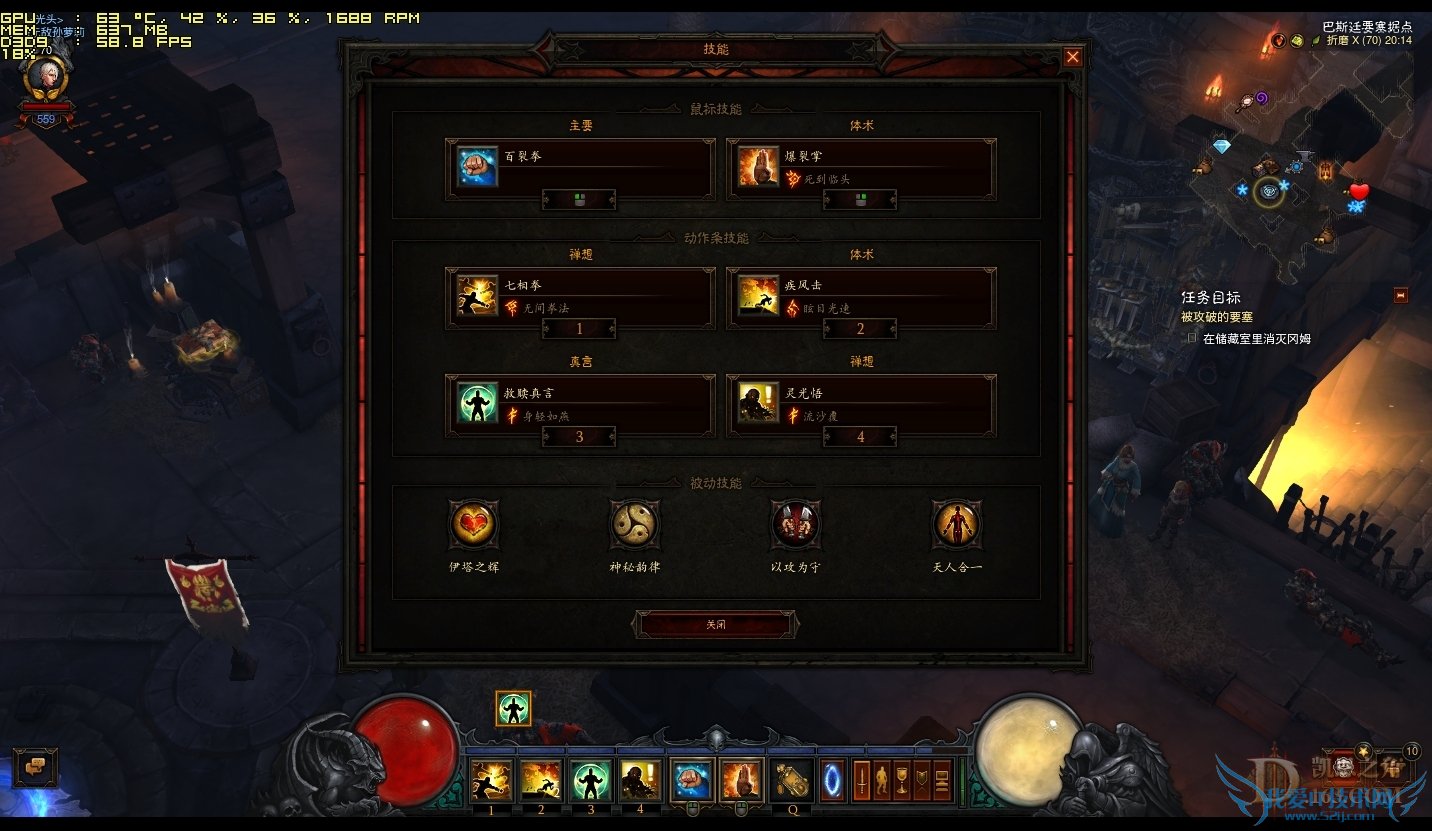Open the sword-icon menu button in the hotbar
The height and width of the screenshot is (831, 1432).
tap(861, 781)
